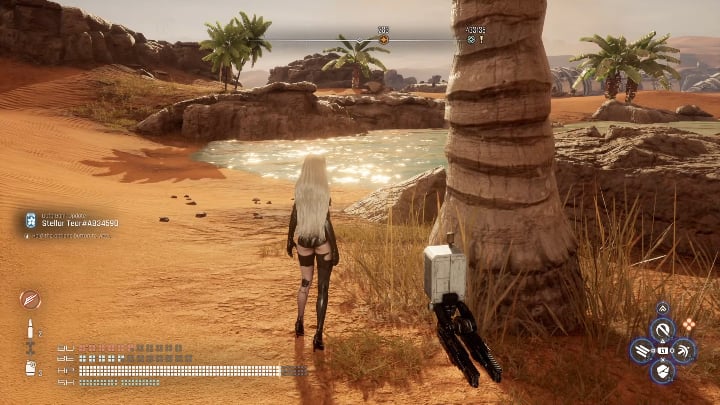Use the bullet ammo item slot
Image resolution: width=720 pixels, height=405 pixels.
30,327
